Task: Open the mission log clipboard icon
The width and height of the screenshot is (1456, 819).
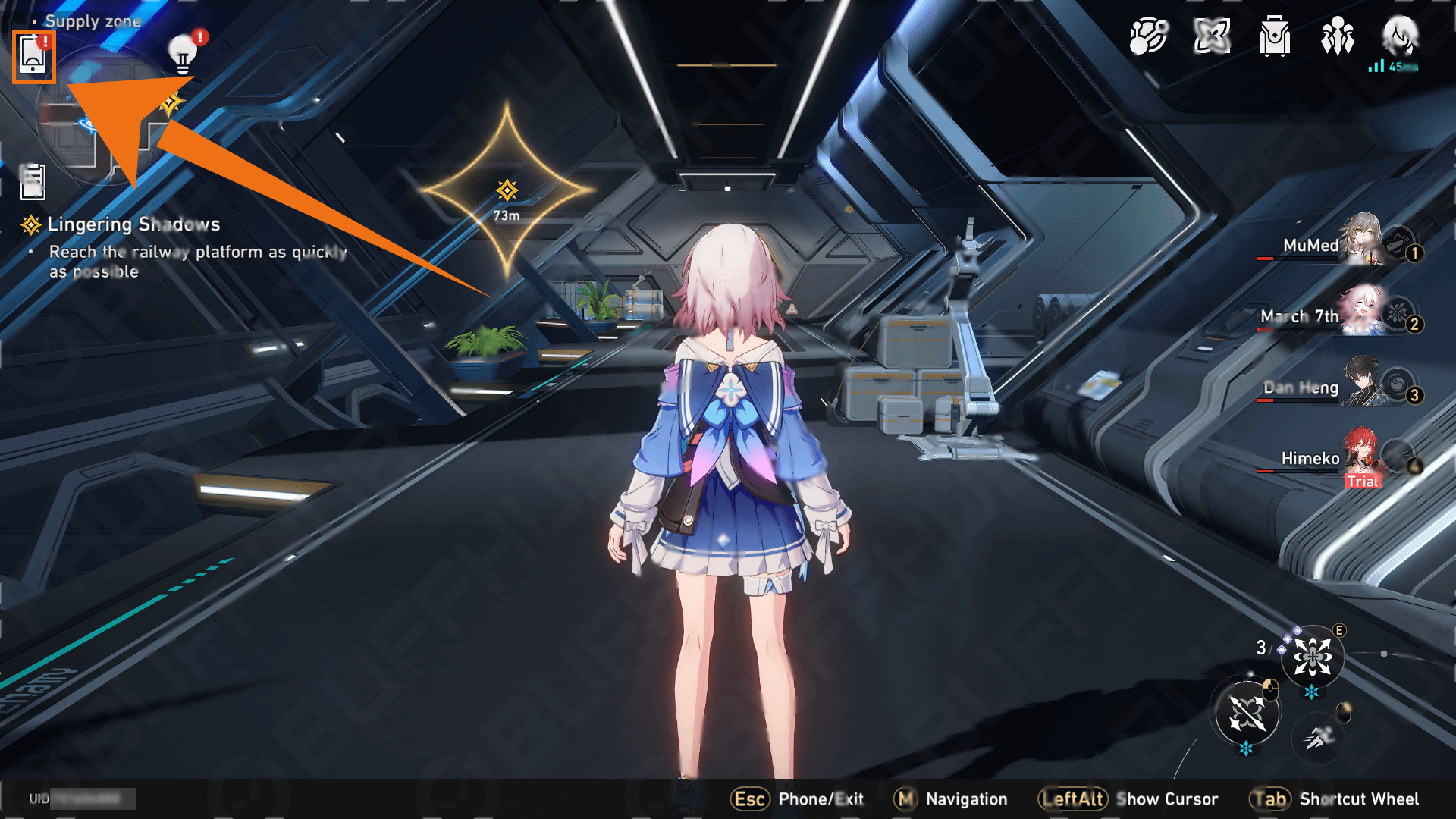Action: pyautogui.click(x=33, y=182)
